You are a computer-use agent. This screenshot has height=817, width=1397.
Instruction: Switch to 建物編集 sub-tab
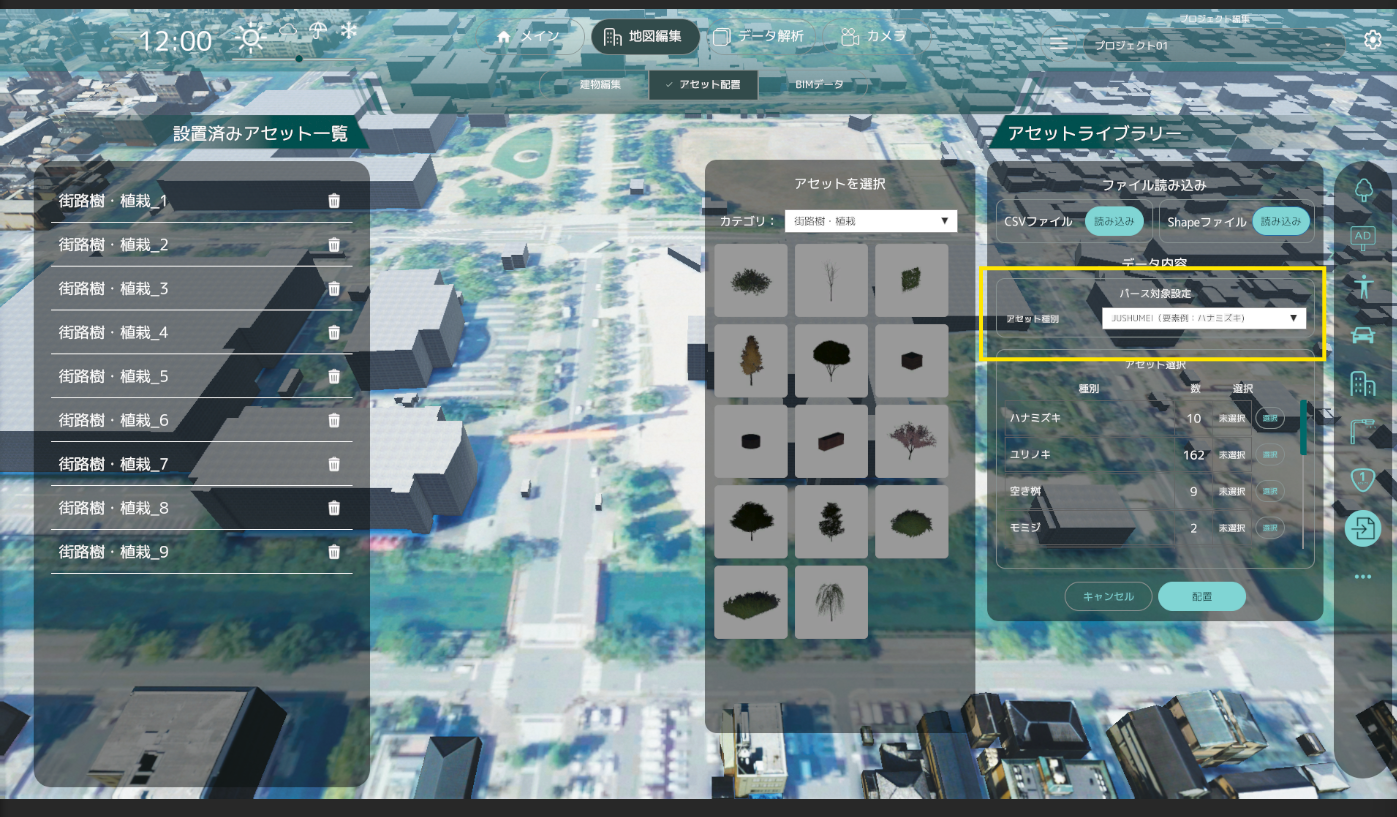pyautogui.click(x=600, y=85)
